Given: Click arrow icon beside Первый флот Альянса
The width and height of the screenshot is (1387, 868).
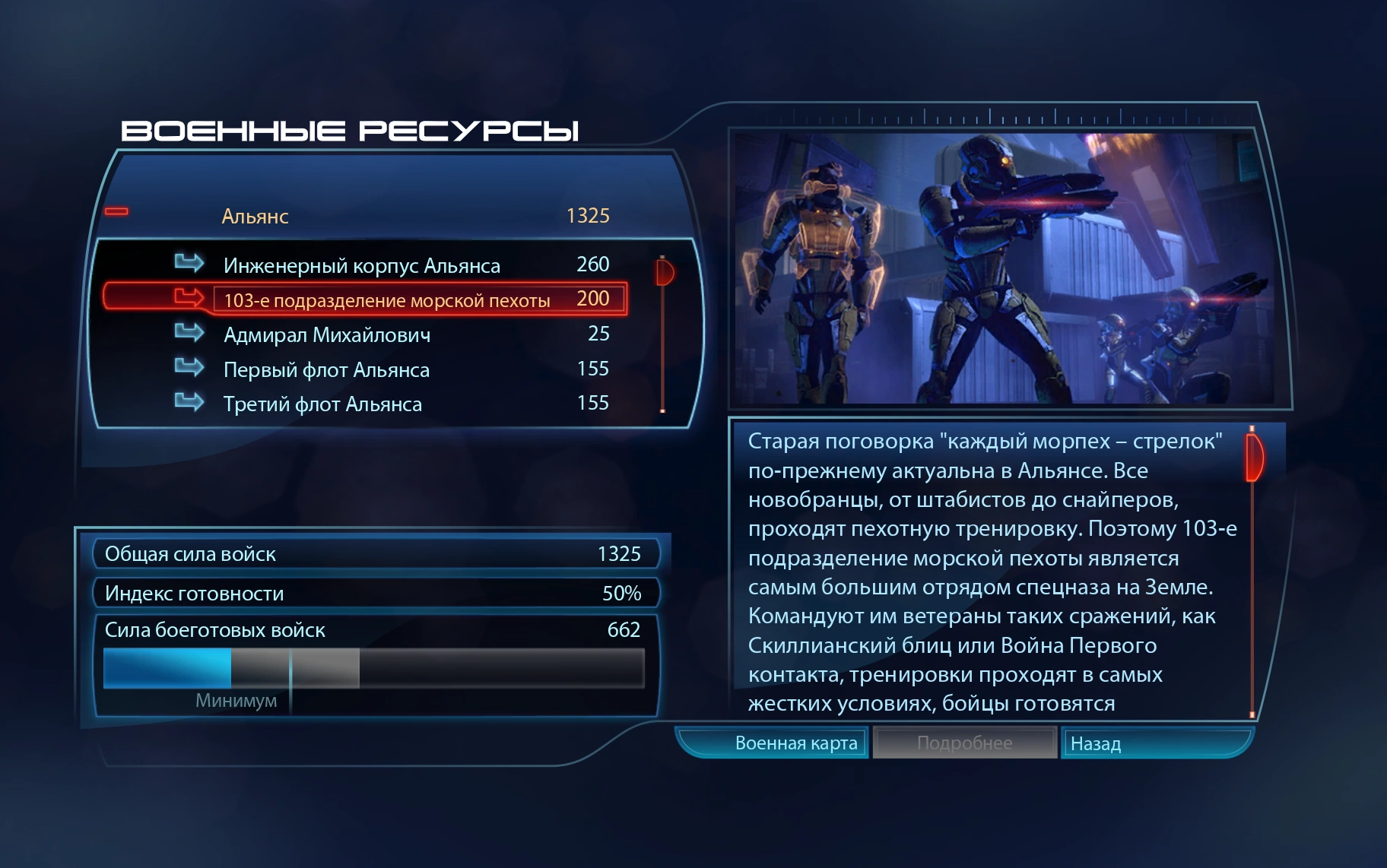Looking at the screenshot, I should [x=189, y=369].
